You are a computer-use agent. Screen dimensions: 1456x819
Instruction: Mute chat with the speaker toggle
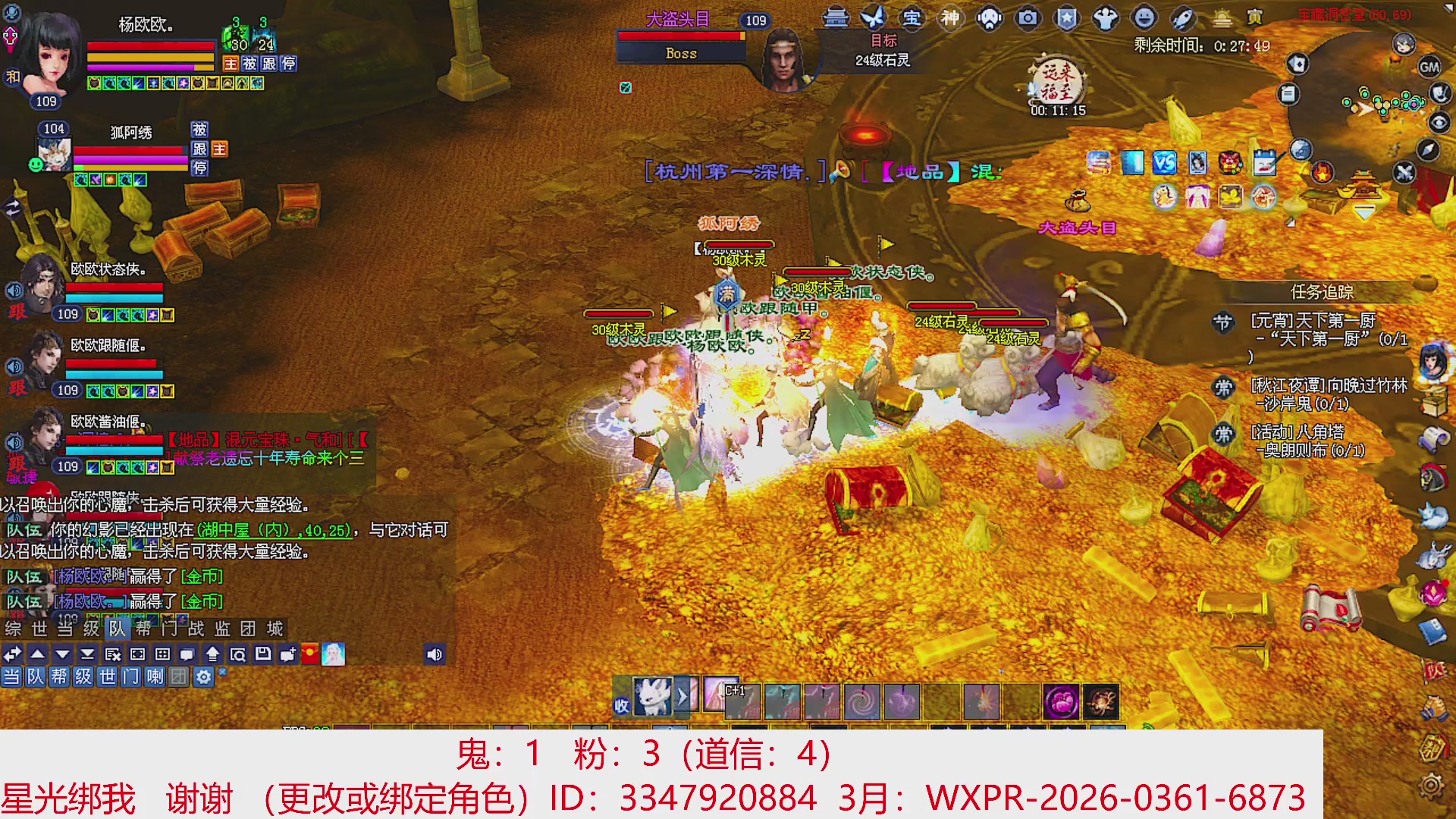435,654
